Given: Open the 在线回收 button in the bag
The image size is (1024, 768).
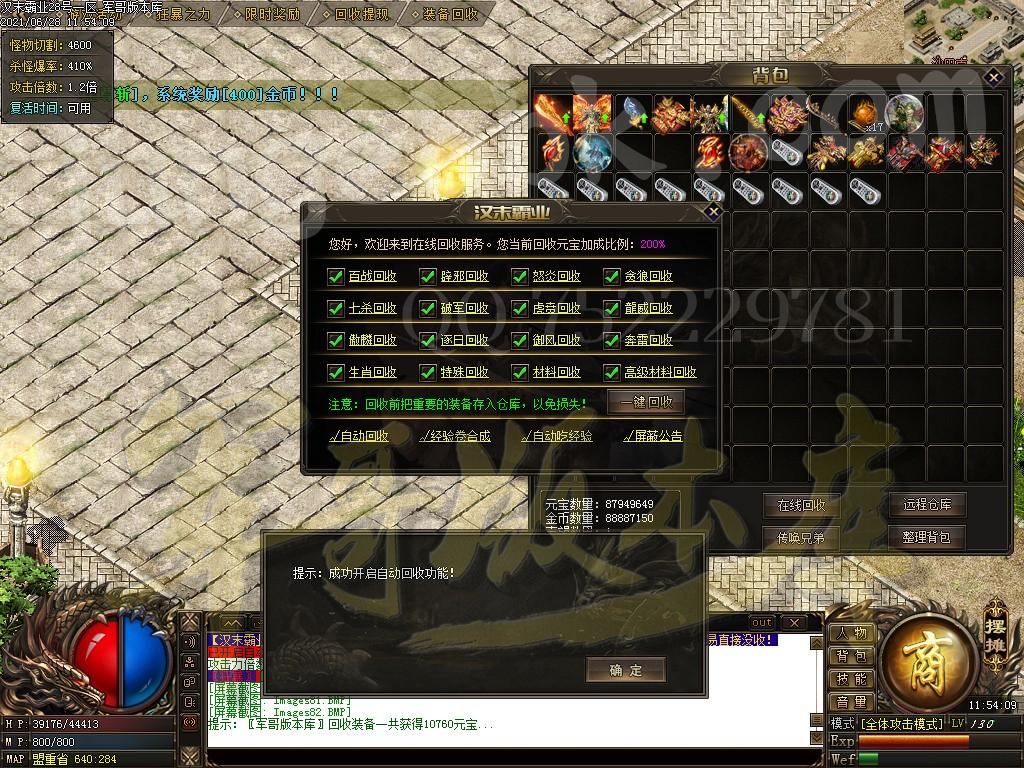Looking at the screenshot, I should click(801, 505).
